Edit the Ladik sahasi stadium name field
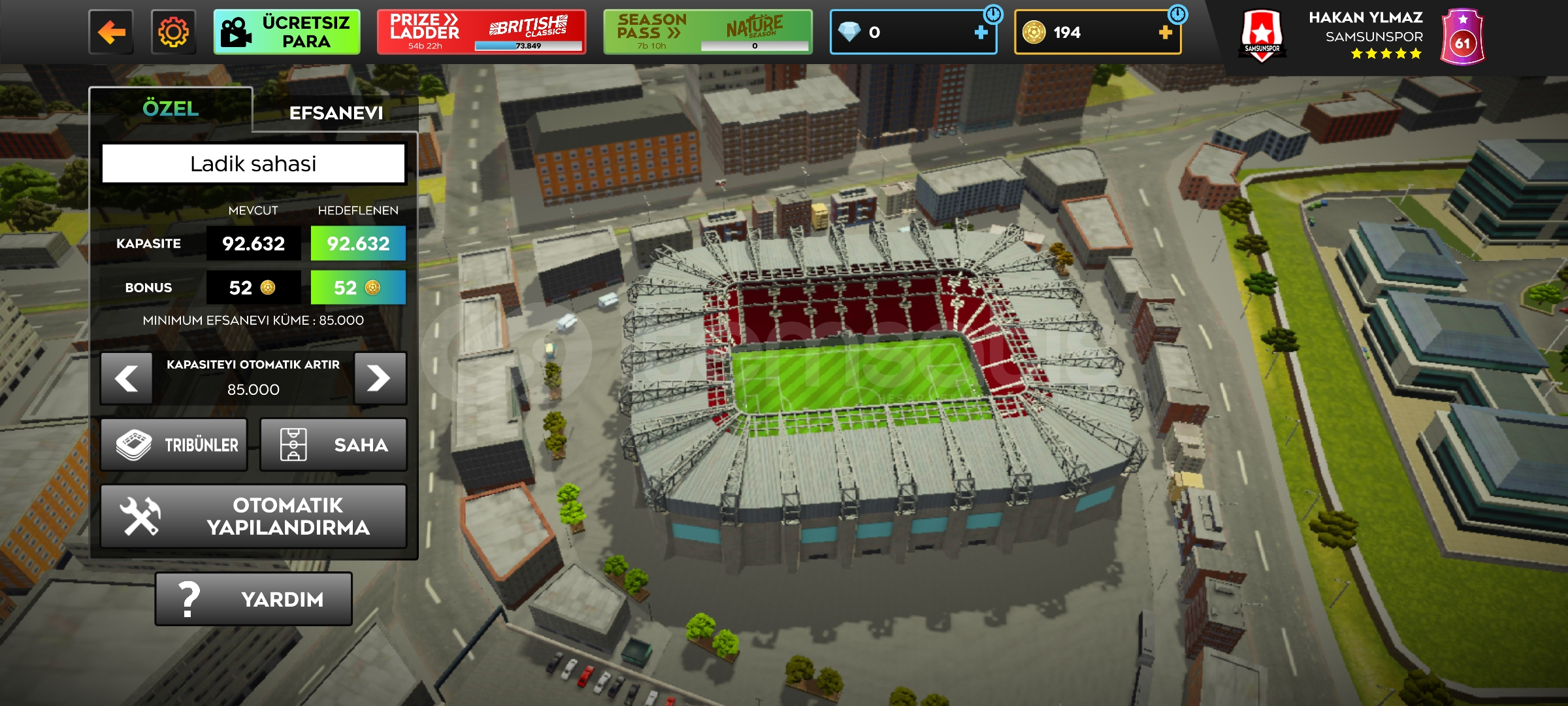 point(253,163)
